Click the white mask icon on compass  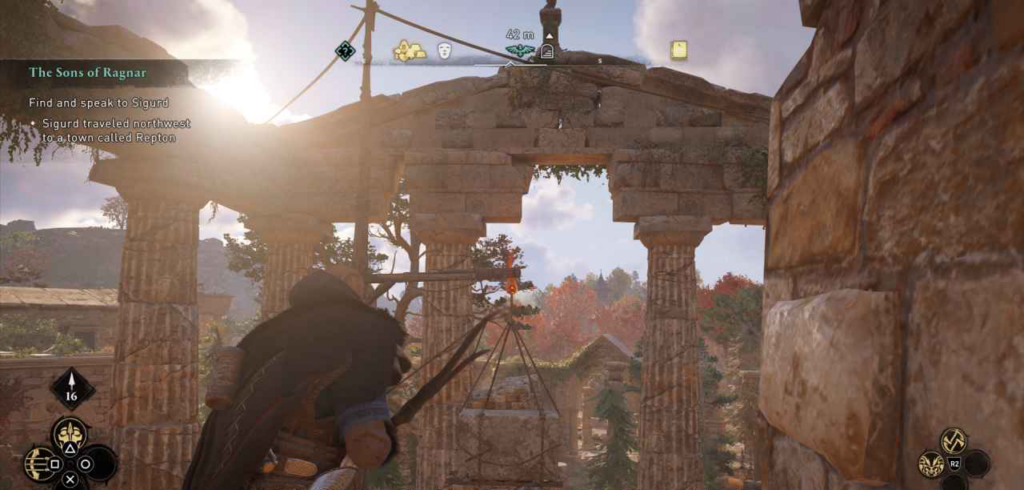(x=445, y=49)
